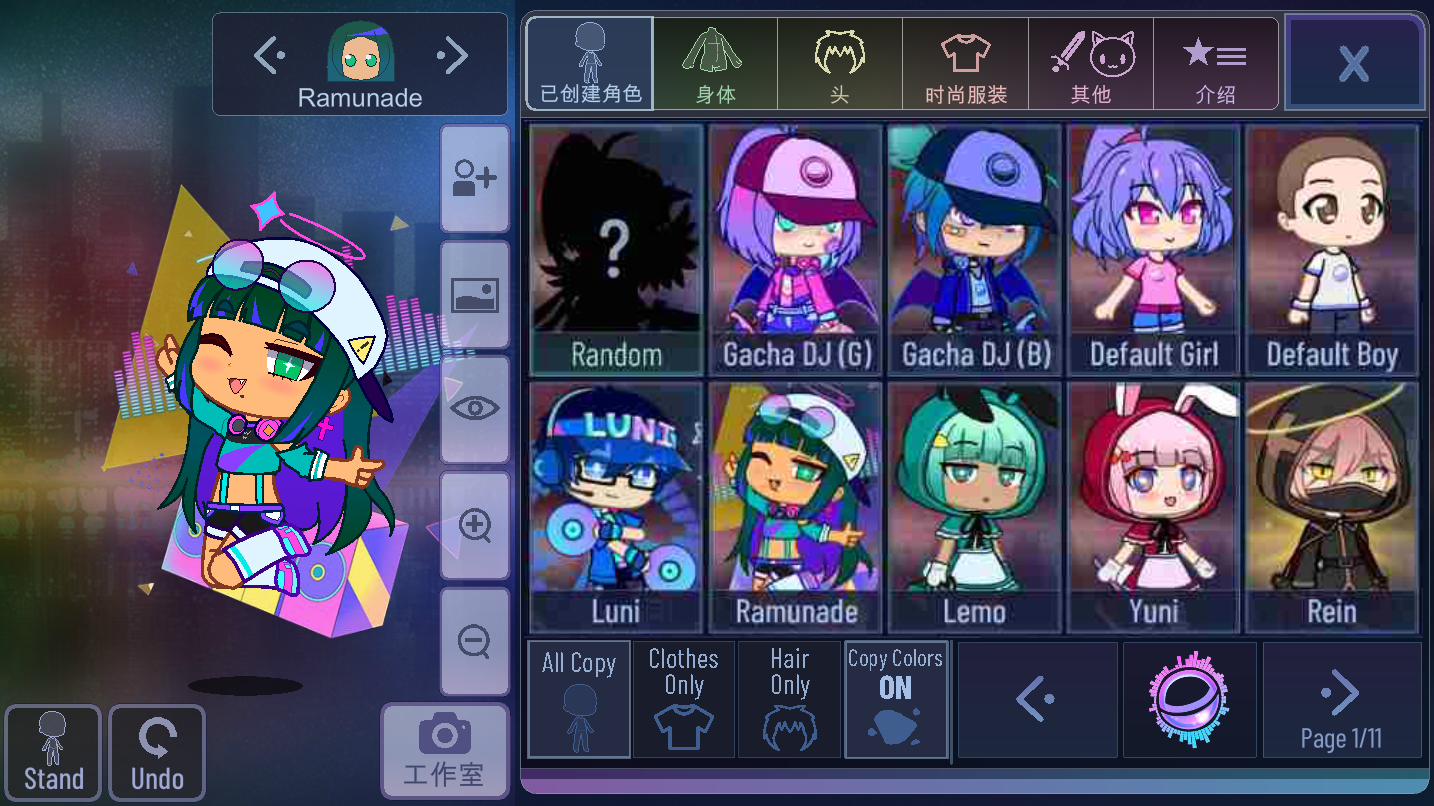The width and height of the screenshot is (1434, 806).
Task: Go to the next preset page
Action: (1341, 700)
